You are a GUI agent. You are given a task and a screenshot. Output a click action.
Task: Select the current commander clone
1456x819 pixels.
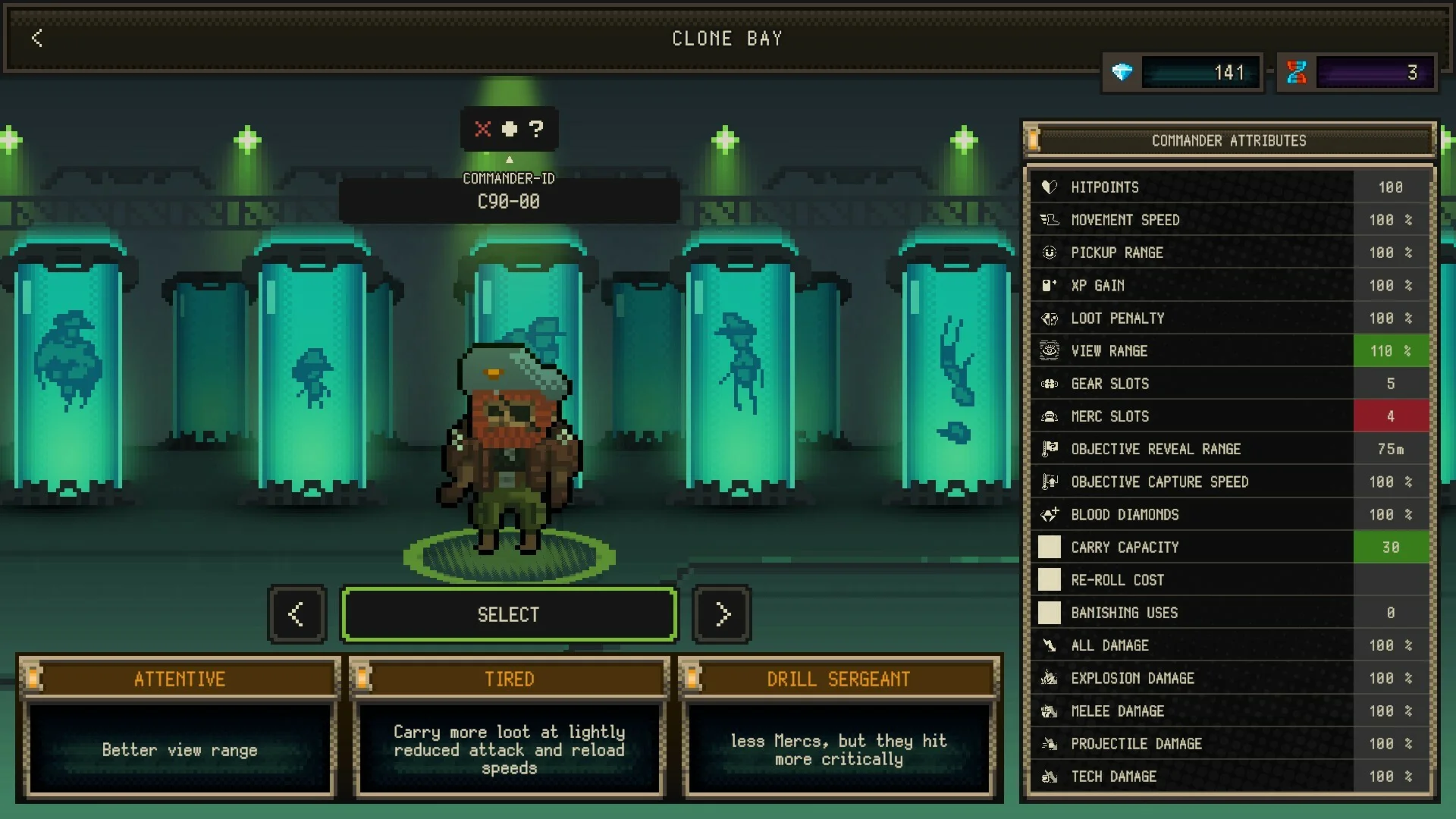click(508, 614)
